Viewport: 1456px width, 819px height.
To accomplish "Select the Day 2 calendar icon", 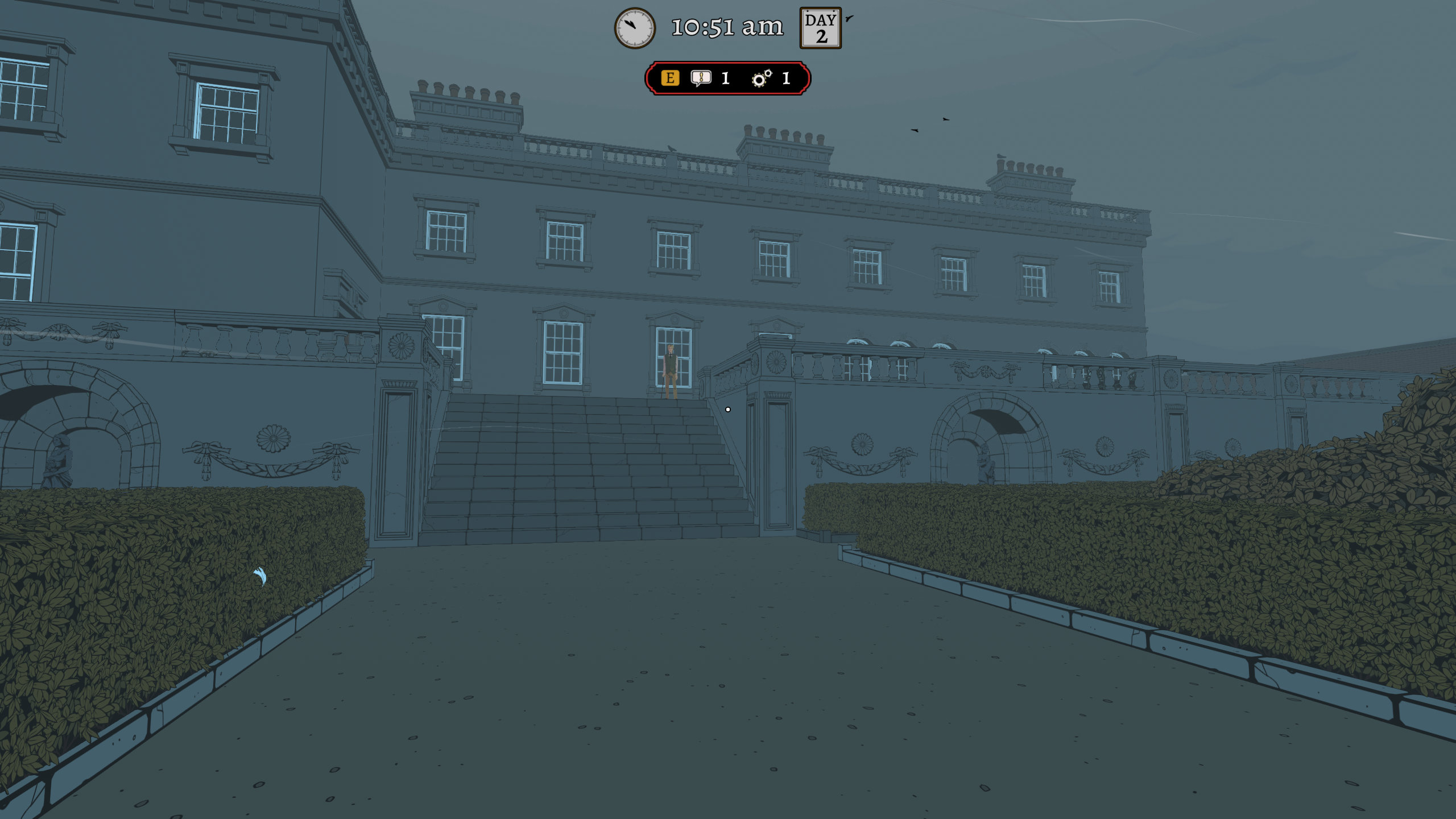I will [820, 28].
